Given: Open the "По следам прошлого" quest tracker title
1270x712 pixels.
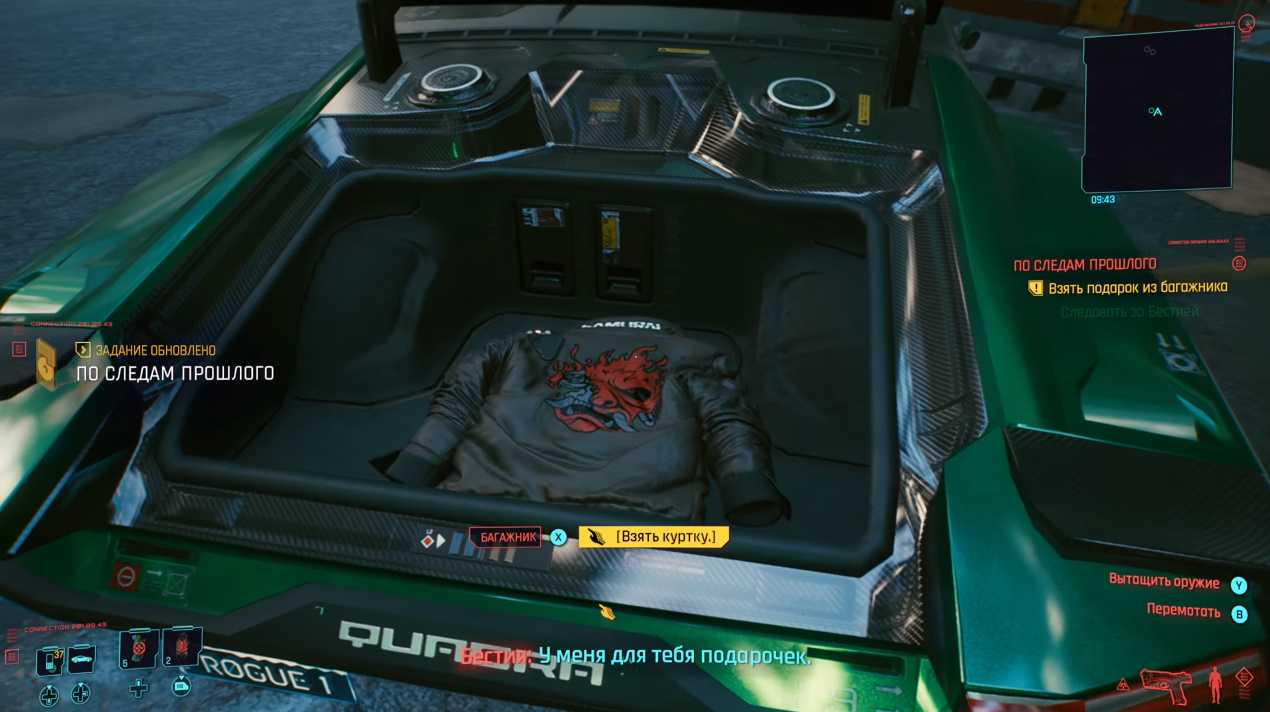Looking at the screenshot, I should click(x=1085, y=264).
